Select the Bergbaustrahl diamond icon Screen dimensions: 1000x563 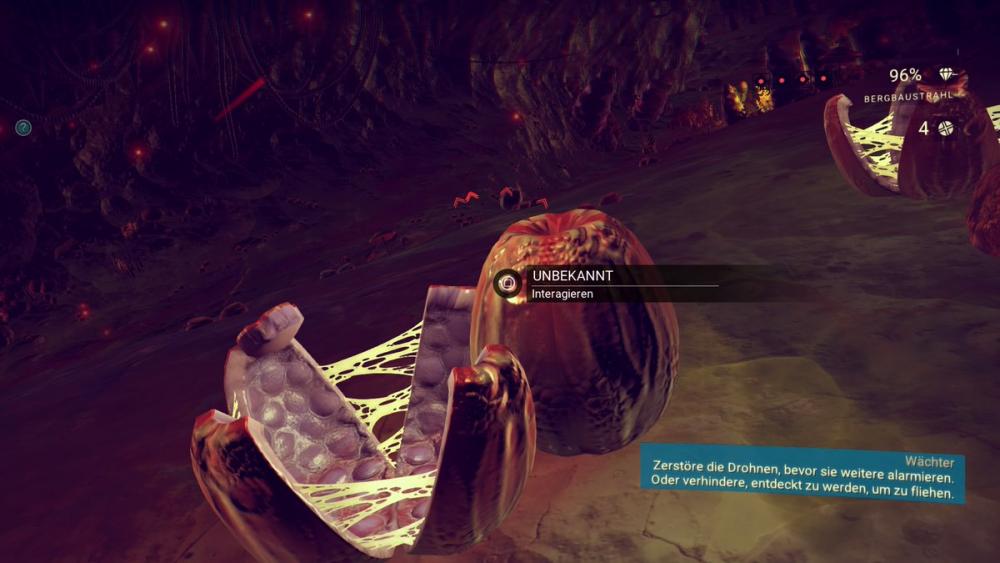point(946,76)
